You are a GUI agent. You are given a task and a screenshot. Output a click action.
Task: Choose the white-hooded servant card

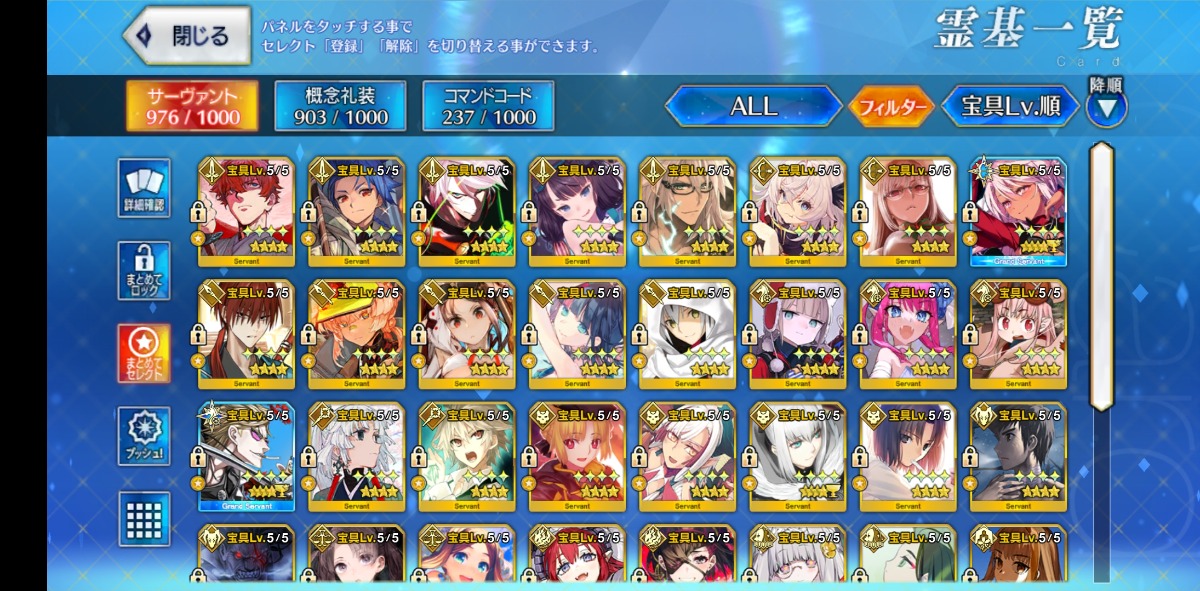click(687, 335)
